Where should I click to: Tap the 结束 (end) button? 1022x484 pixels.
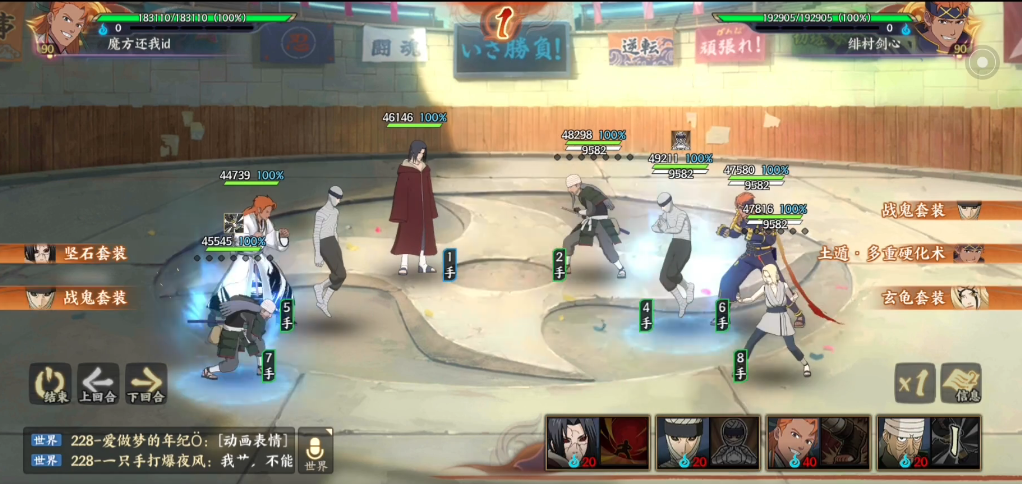coord(49,384)
